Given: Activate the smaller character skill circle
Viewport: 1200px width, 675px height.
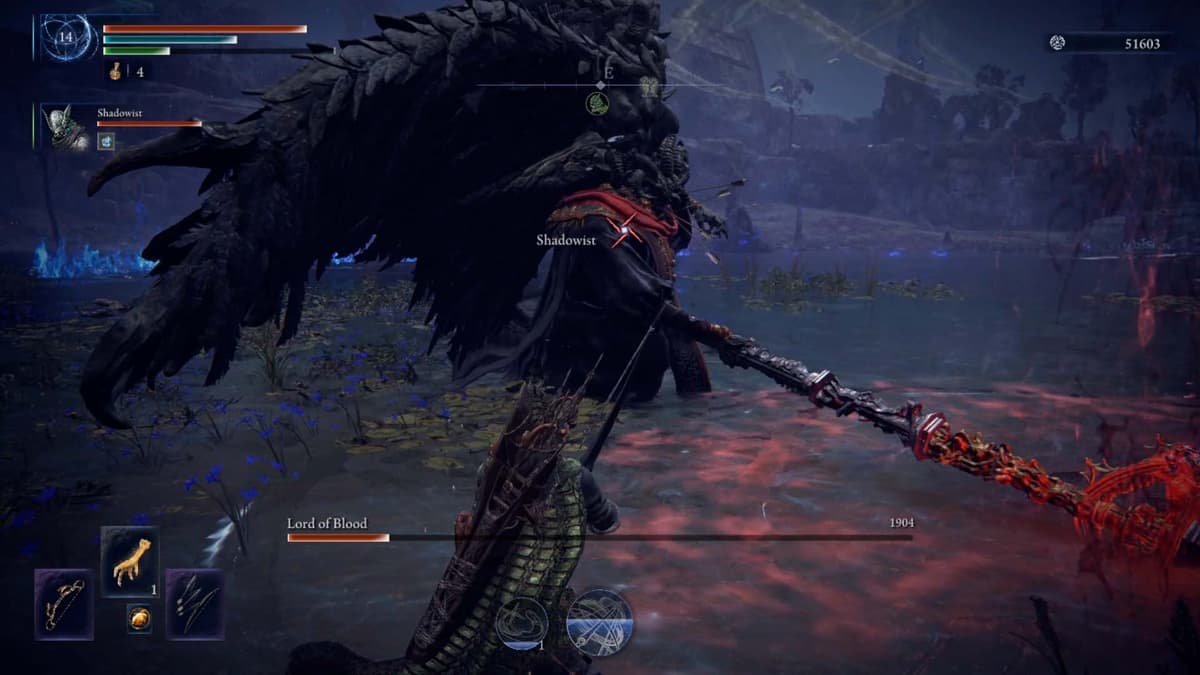Looking at the screenshot, I should (x=521, y=623).
